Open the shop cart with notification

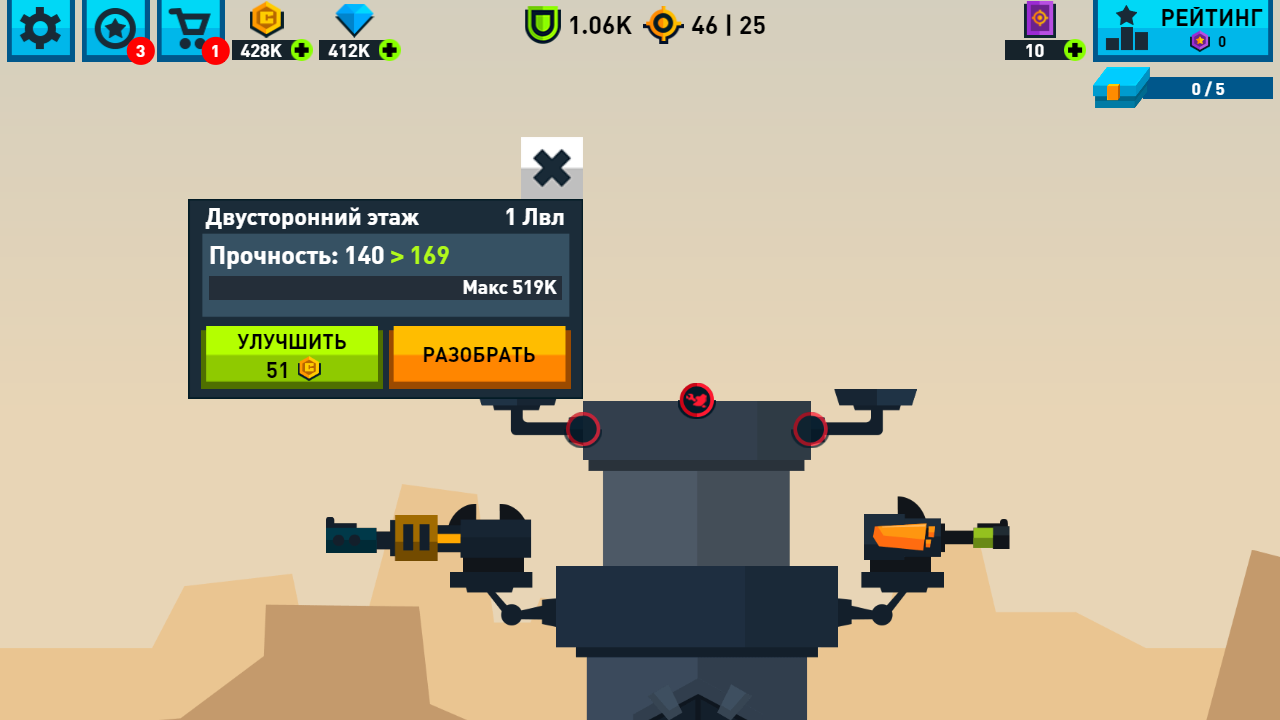click(190, 28)
